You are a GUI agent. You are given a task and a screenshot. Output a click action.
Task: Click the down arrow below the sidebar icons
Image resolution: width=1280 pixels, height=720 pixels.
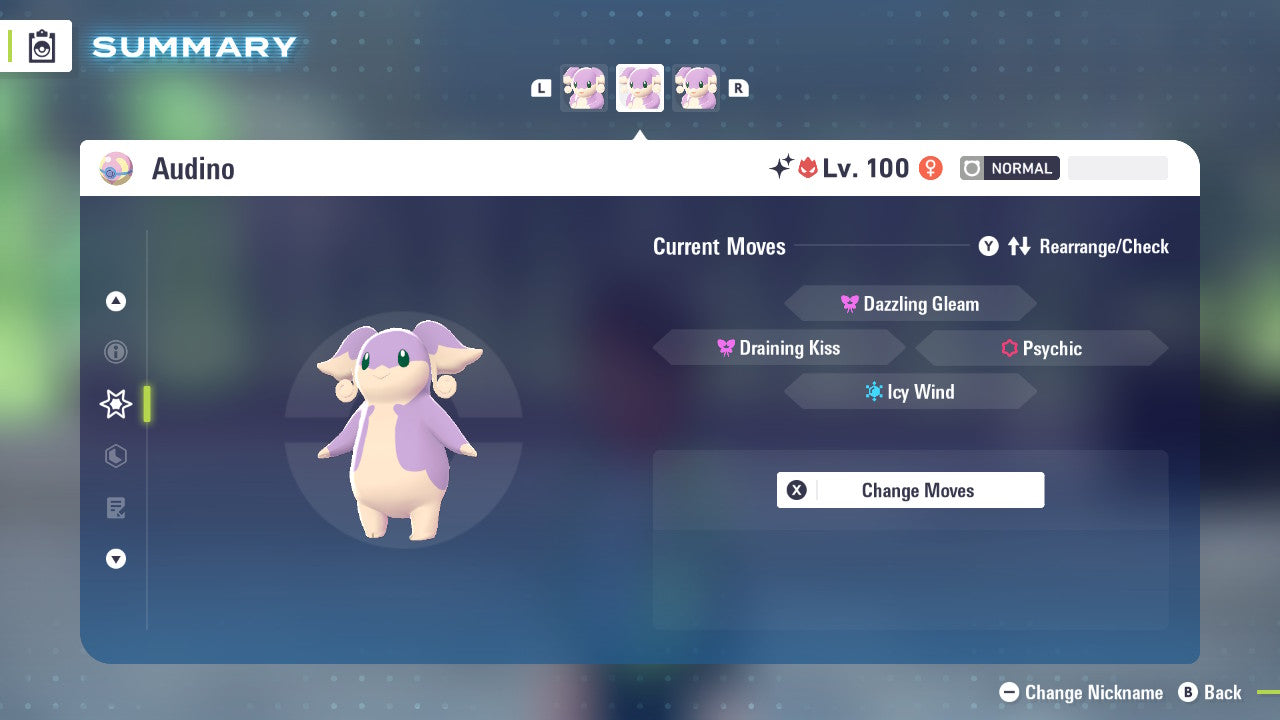tap(115, 559)
